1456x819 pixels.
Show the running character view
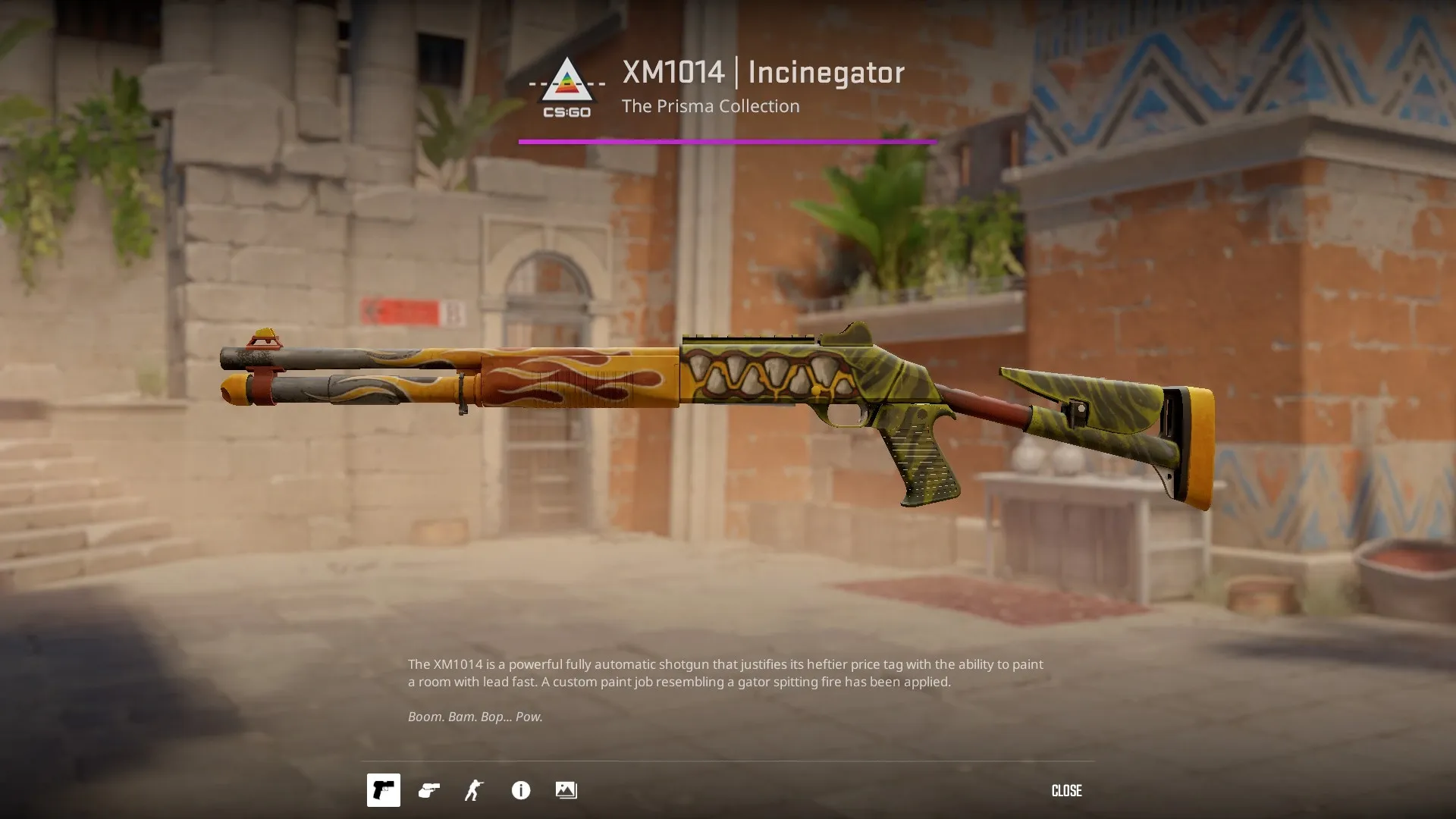pyautogui.click(x=474, y=790)
